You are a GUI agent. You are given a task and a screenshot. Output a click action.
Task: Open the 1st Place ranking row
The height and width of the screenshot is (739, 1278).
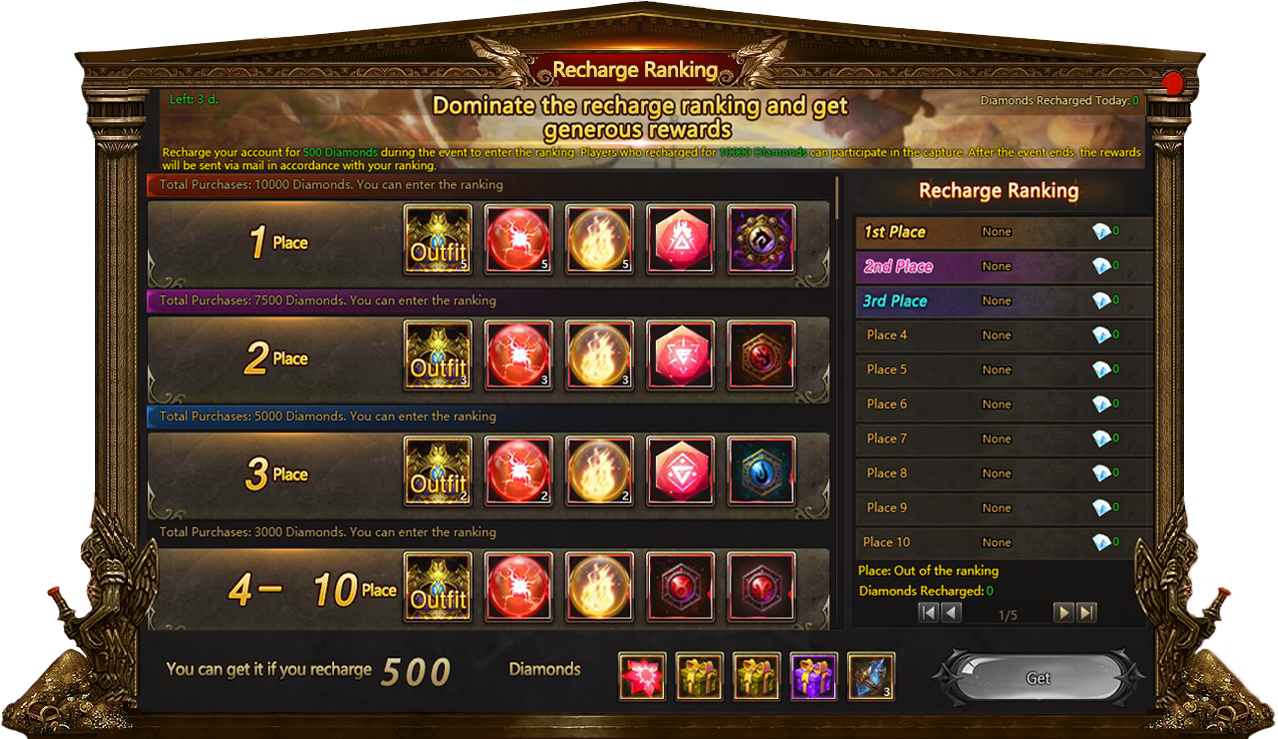click(x=1003, y=232)
